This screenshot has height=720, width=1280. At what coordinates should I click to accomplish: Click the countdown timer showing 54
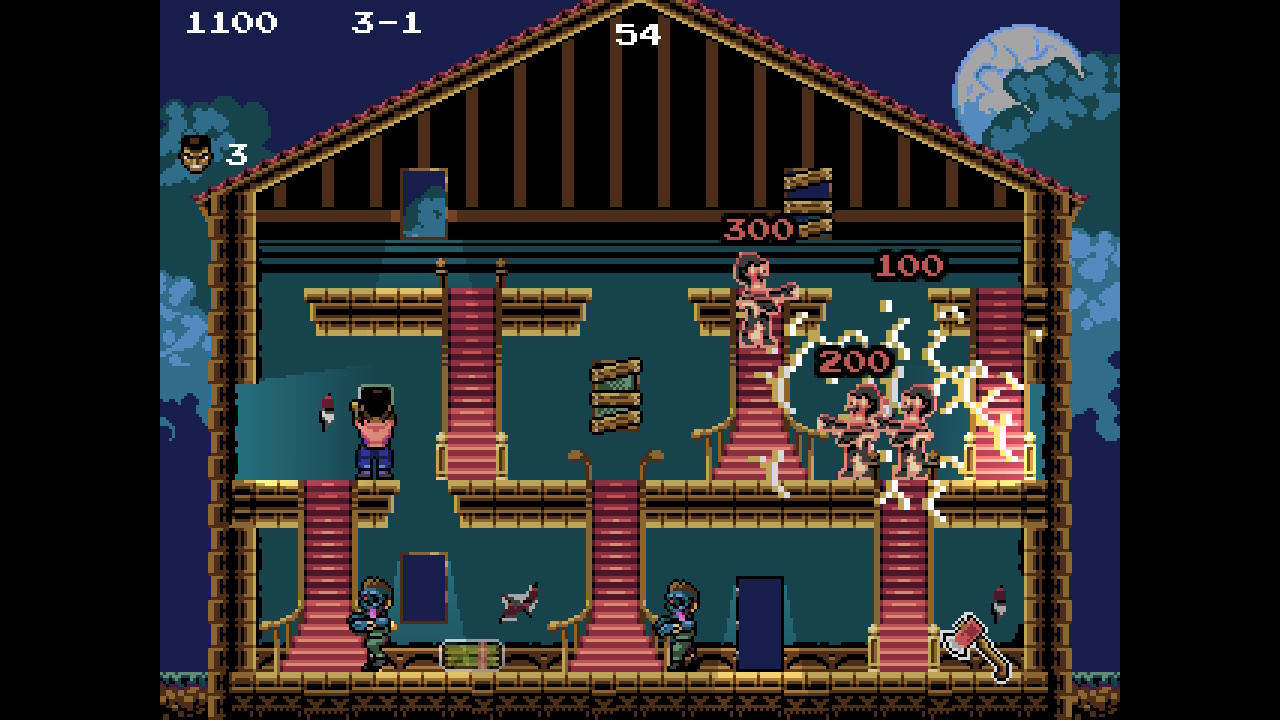coord(639,33)
